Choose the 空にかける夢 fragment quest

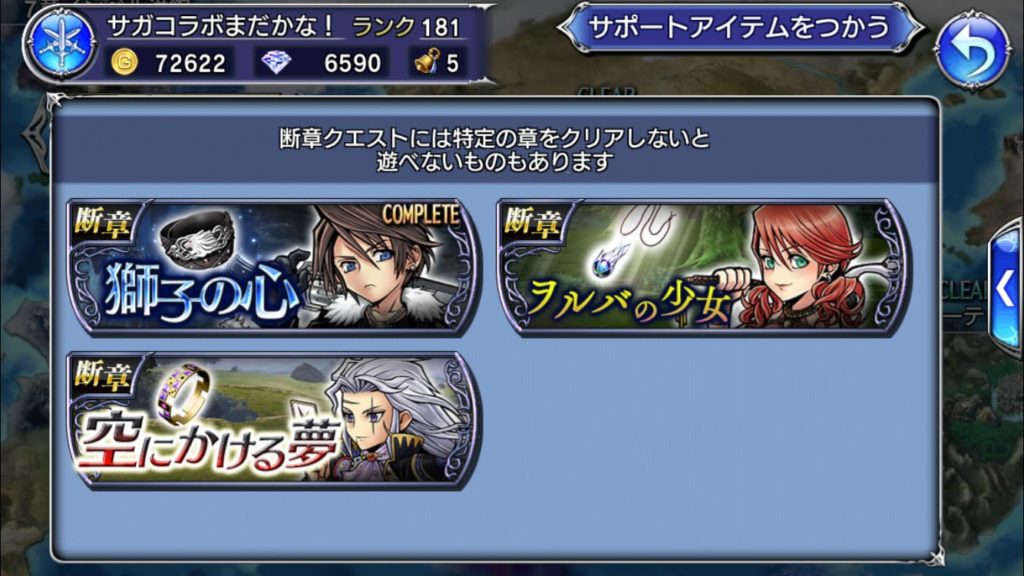coord(272,418)
